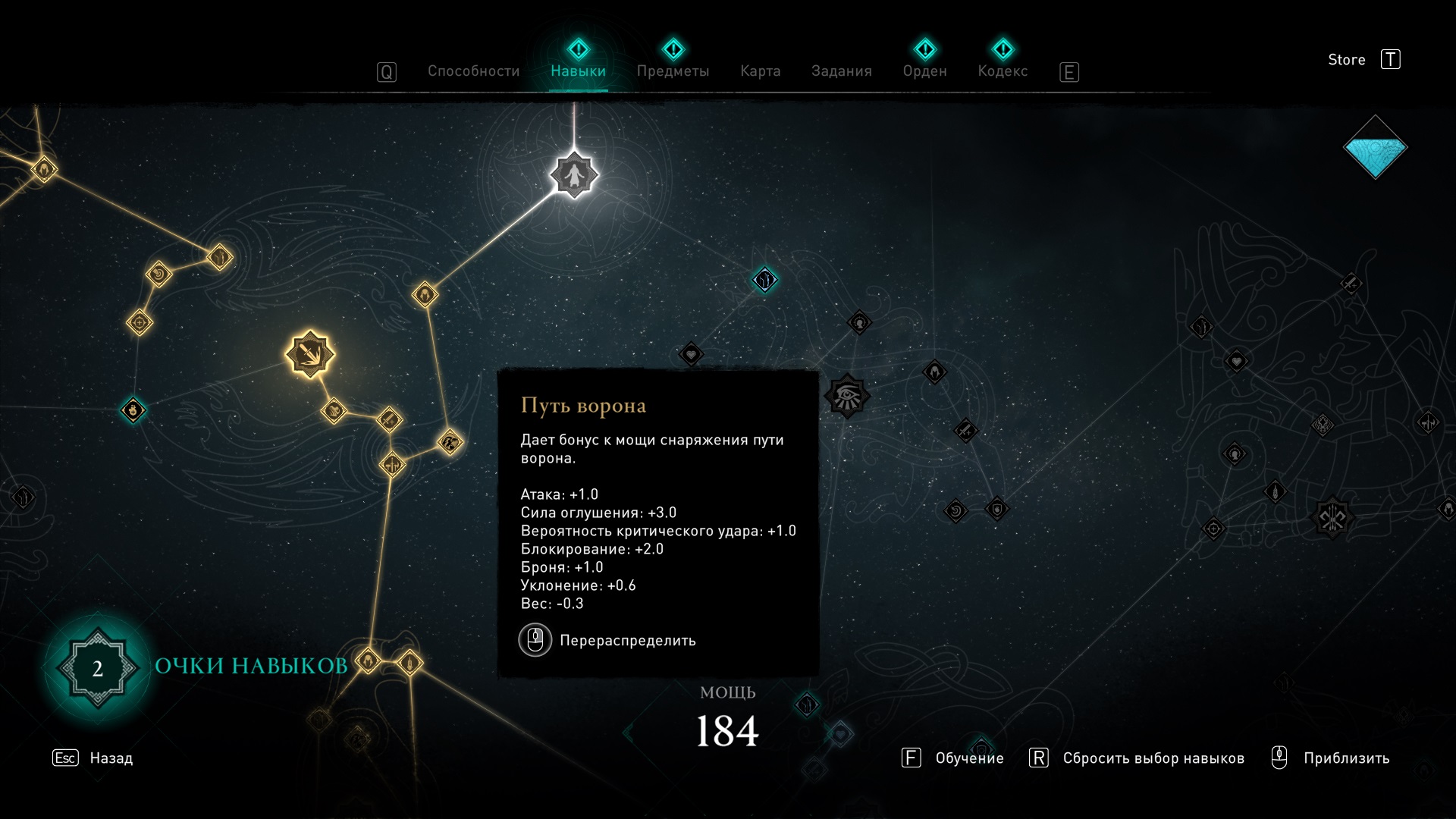Select the central hooded figure skill node

[x=574, y=175]
